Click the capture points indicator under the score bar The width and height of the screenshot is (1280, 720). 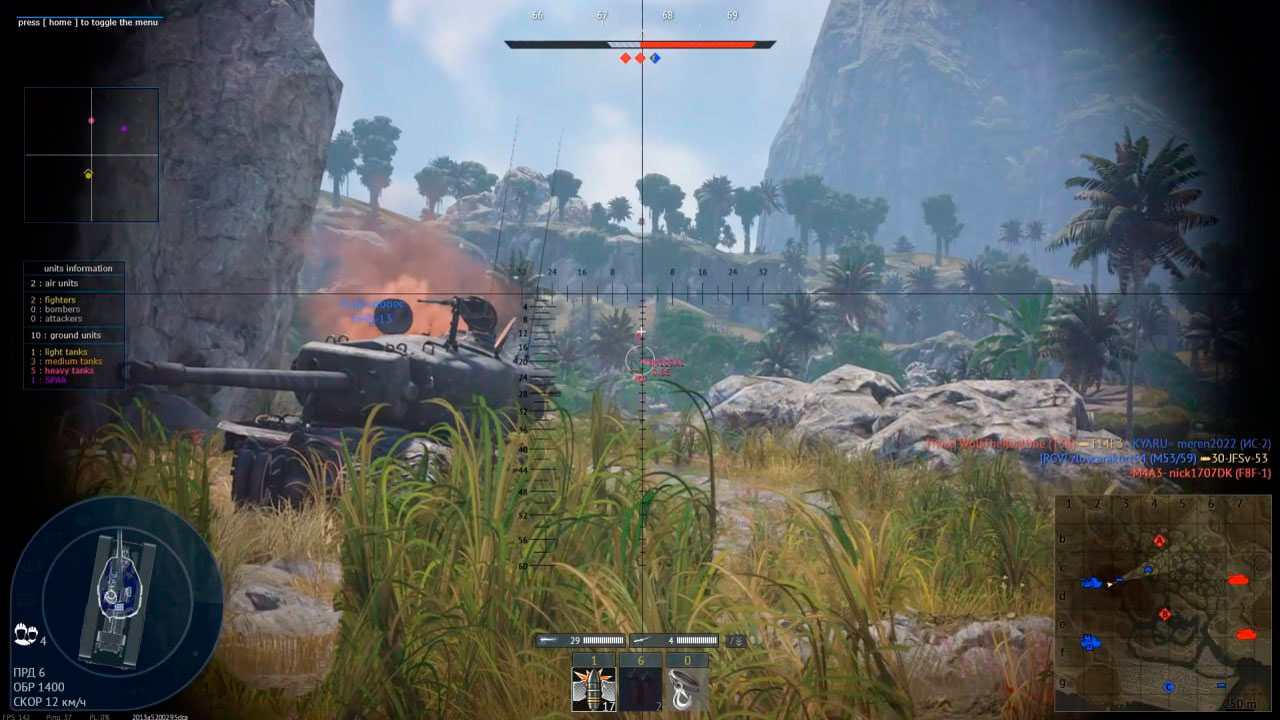point(640,58)
